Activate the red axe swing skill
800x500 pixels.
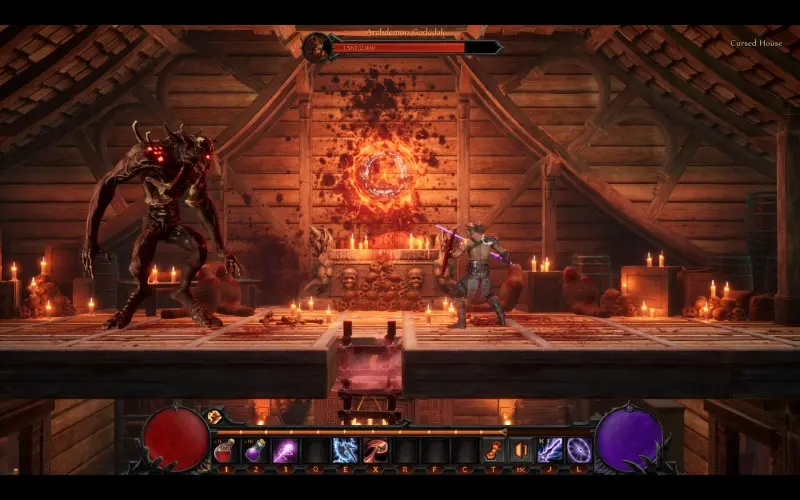pyautogui.click(x=375, y=450)
